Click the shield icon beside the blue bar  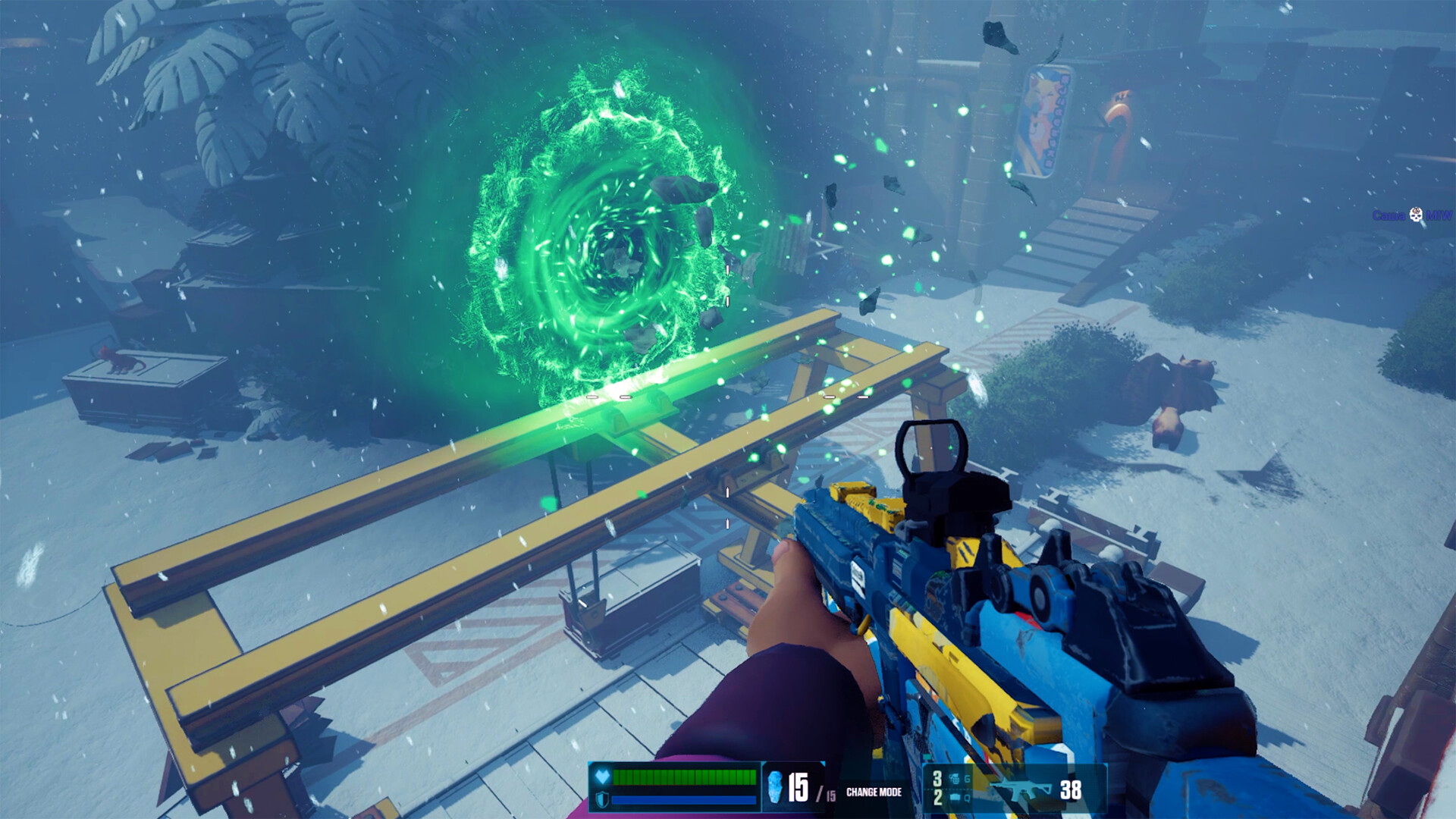(601, 797)
